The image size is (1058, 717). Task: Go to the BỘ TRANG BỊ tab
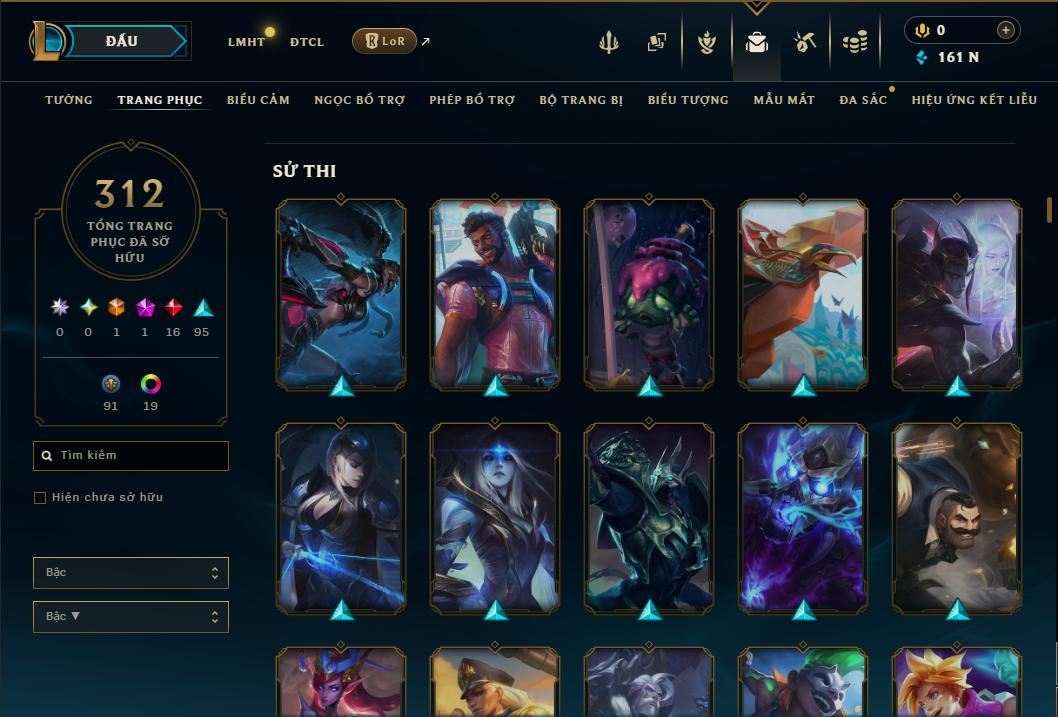[x=581, y=100]
